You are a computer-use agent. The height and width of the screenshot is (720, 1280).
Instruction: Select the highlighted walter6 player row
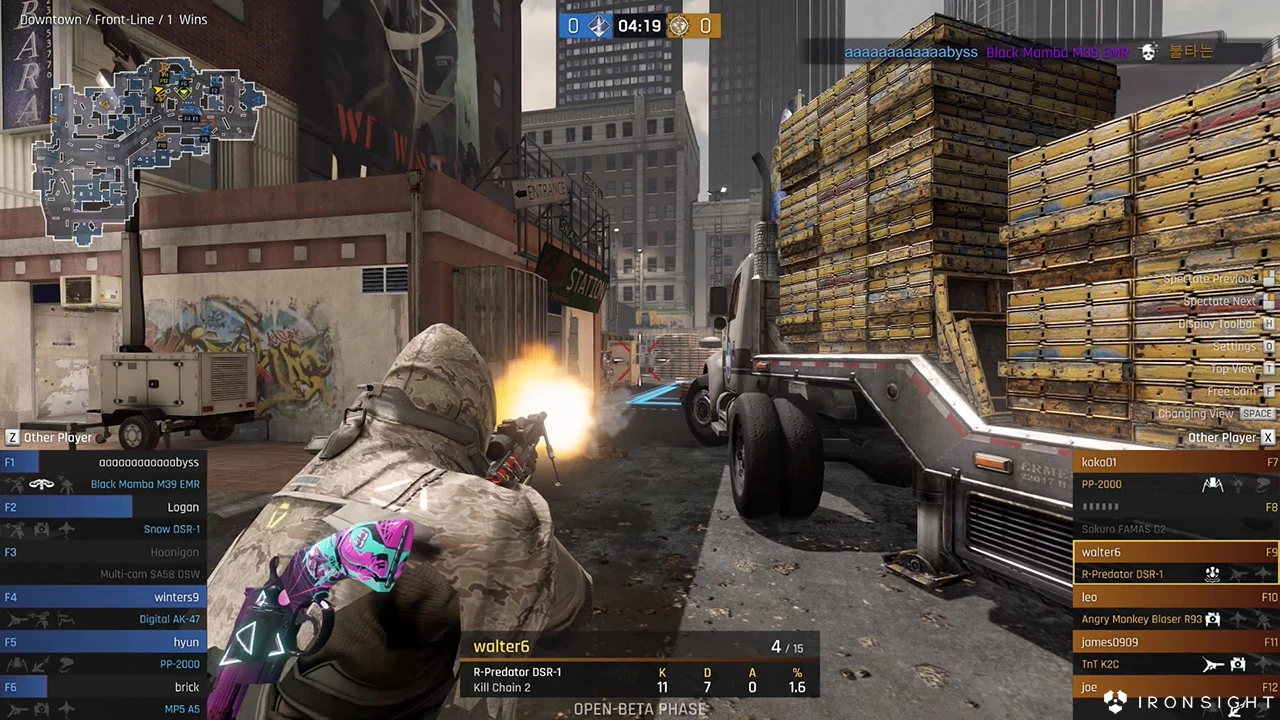1174,562
